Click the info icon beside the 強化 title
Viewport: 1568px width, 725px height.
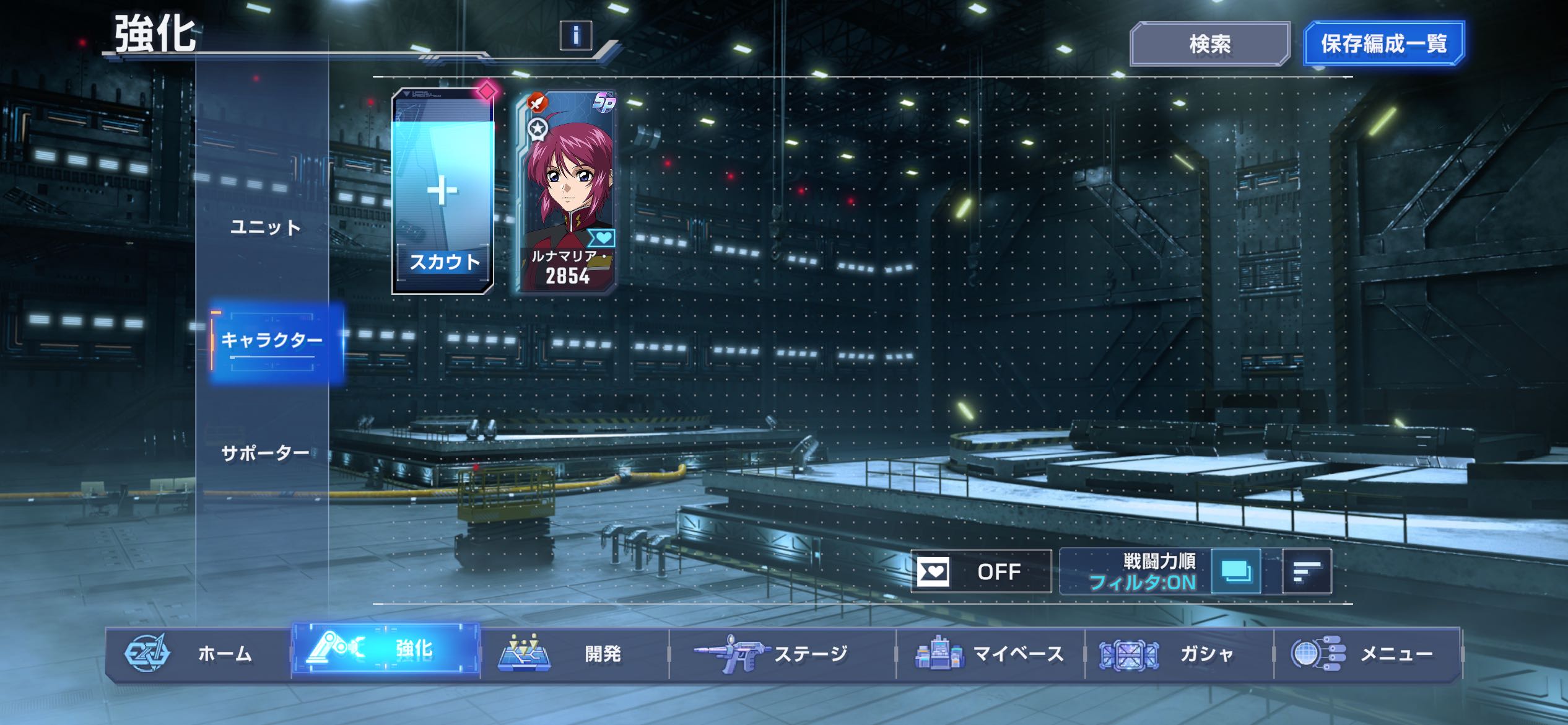(x=575, y=35)
